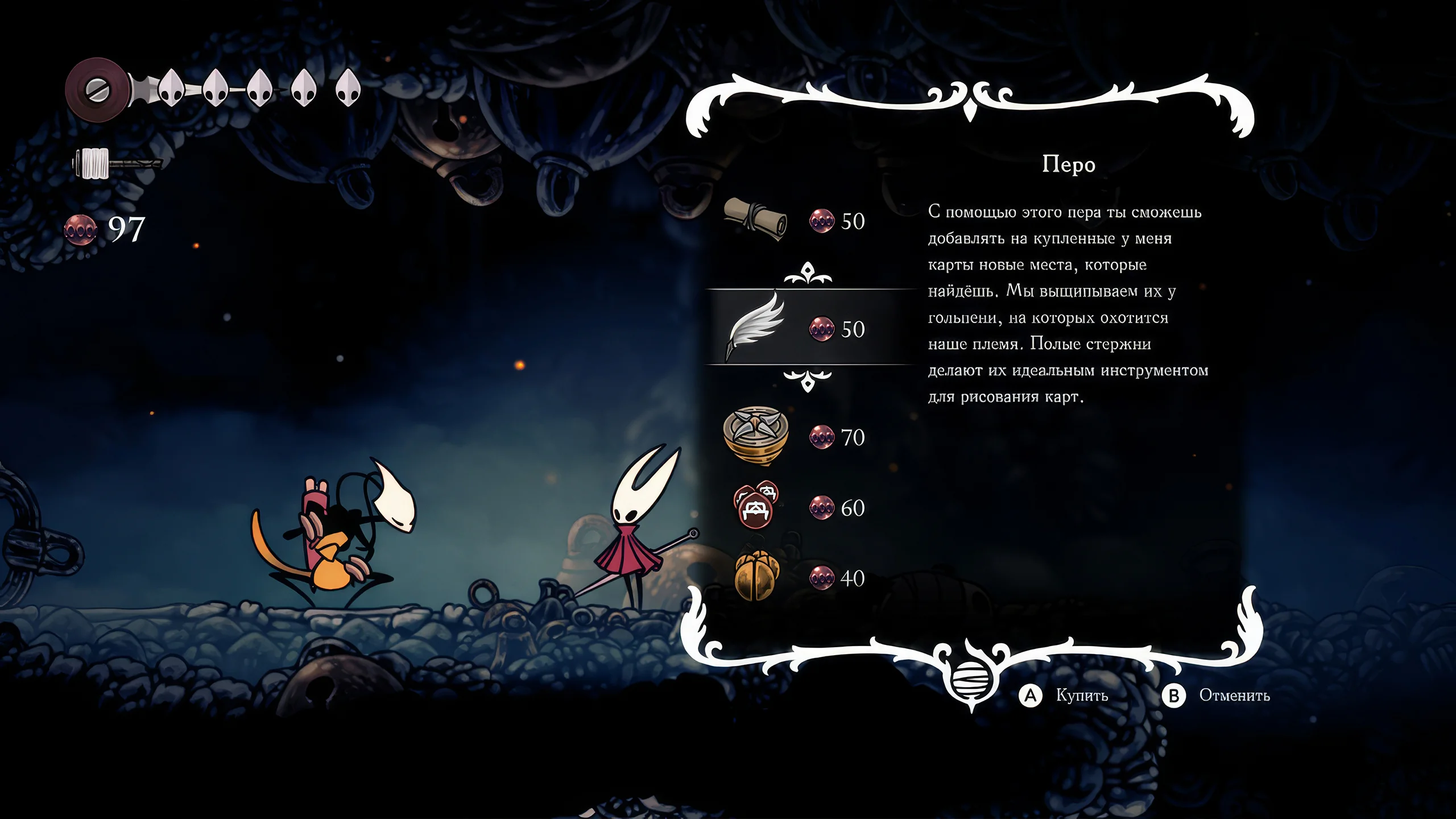This screenshot has height=819, width=1456.
Task: Click the downward scroll ornament arrow
Action: (808, 379)
